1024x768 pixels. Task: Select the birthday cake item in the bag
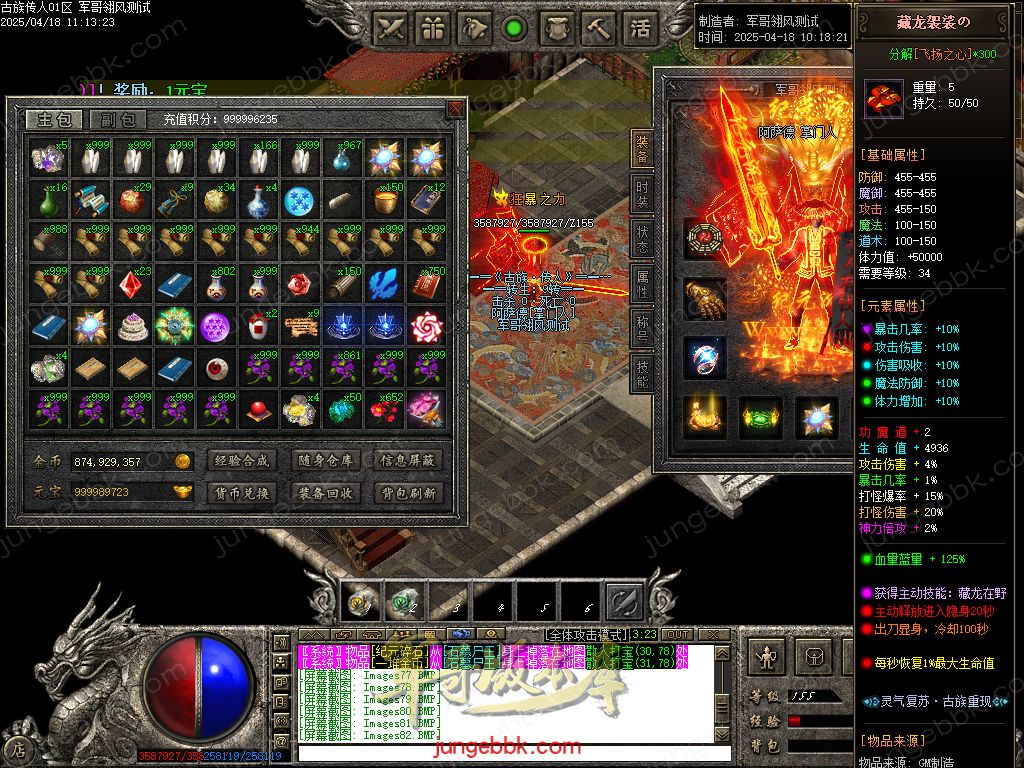pos(132,326)
